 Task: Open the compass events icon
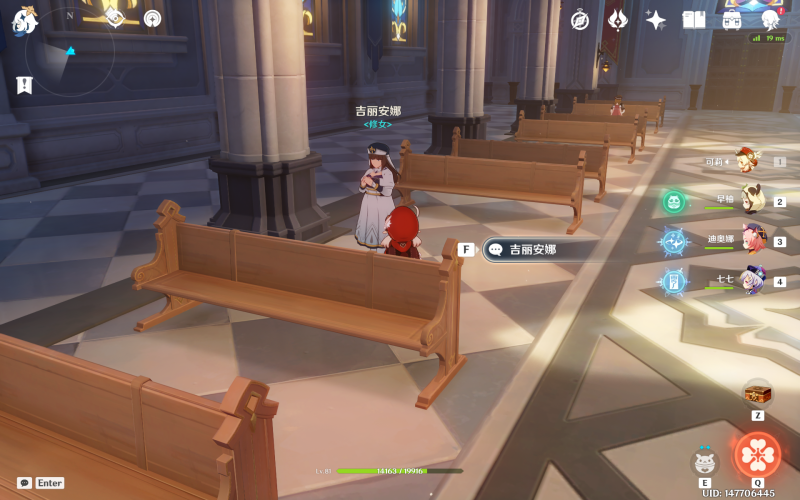pyautogui.click(x=580, y=20)
